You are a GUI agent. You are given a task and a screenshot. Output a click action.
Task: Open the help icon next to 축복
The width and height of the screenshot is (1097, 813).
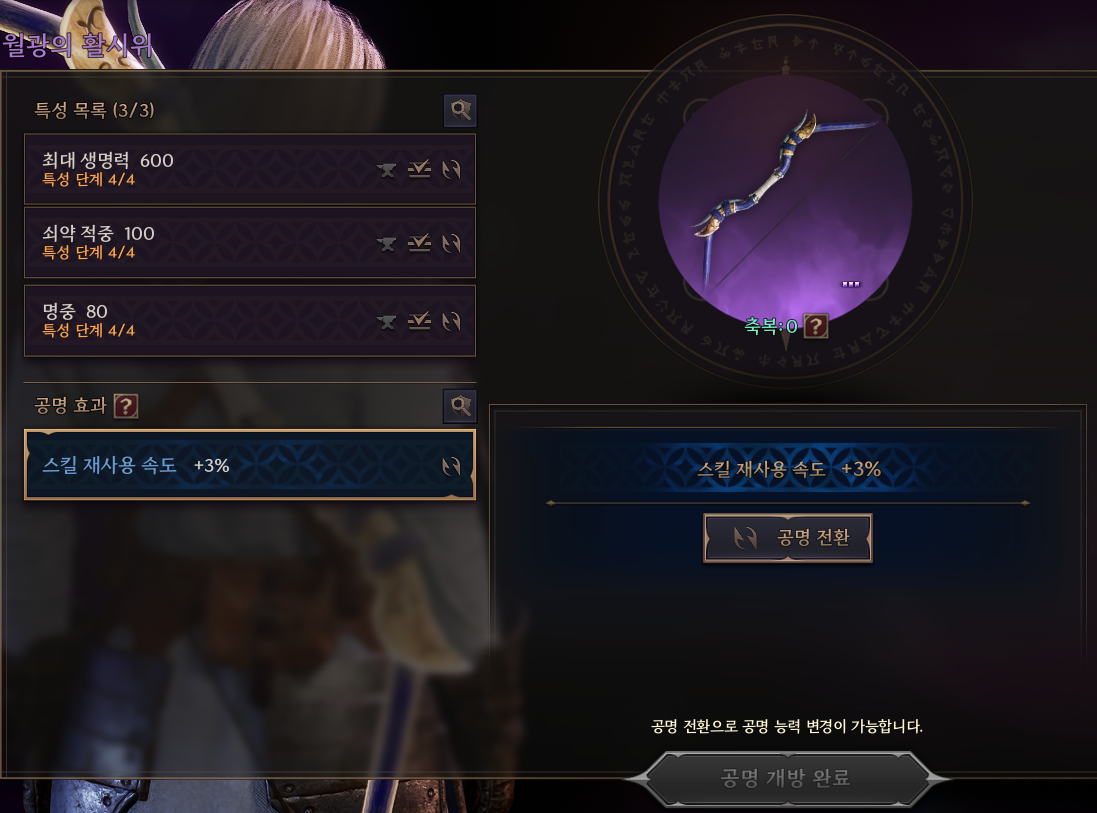816,326
